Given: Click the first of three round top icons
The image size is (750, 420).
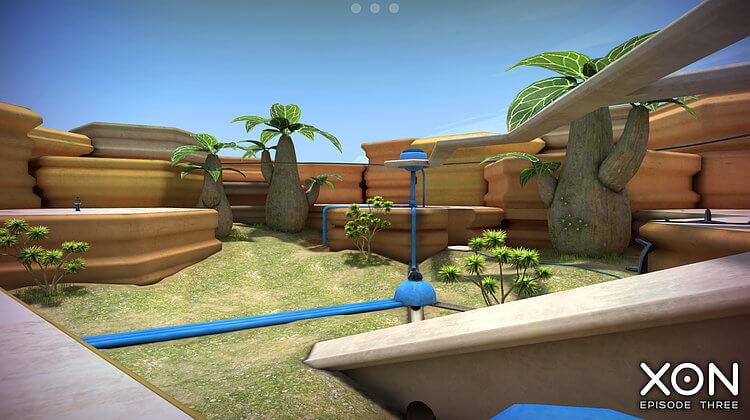Looking at the screenshot, I should pos(356,8).
